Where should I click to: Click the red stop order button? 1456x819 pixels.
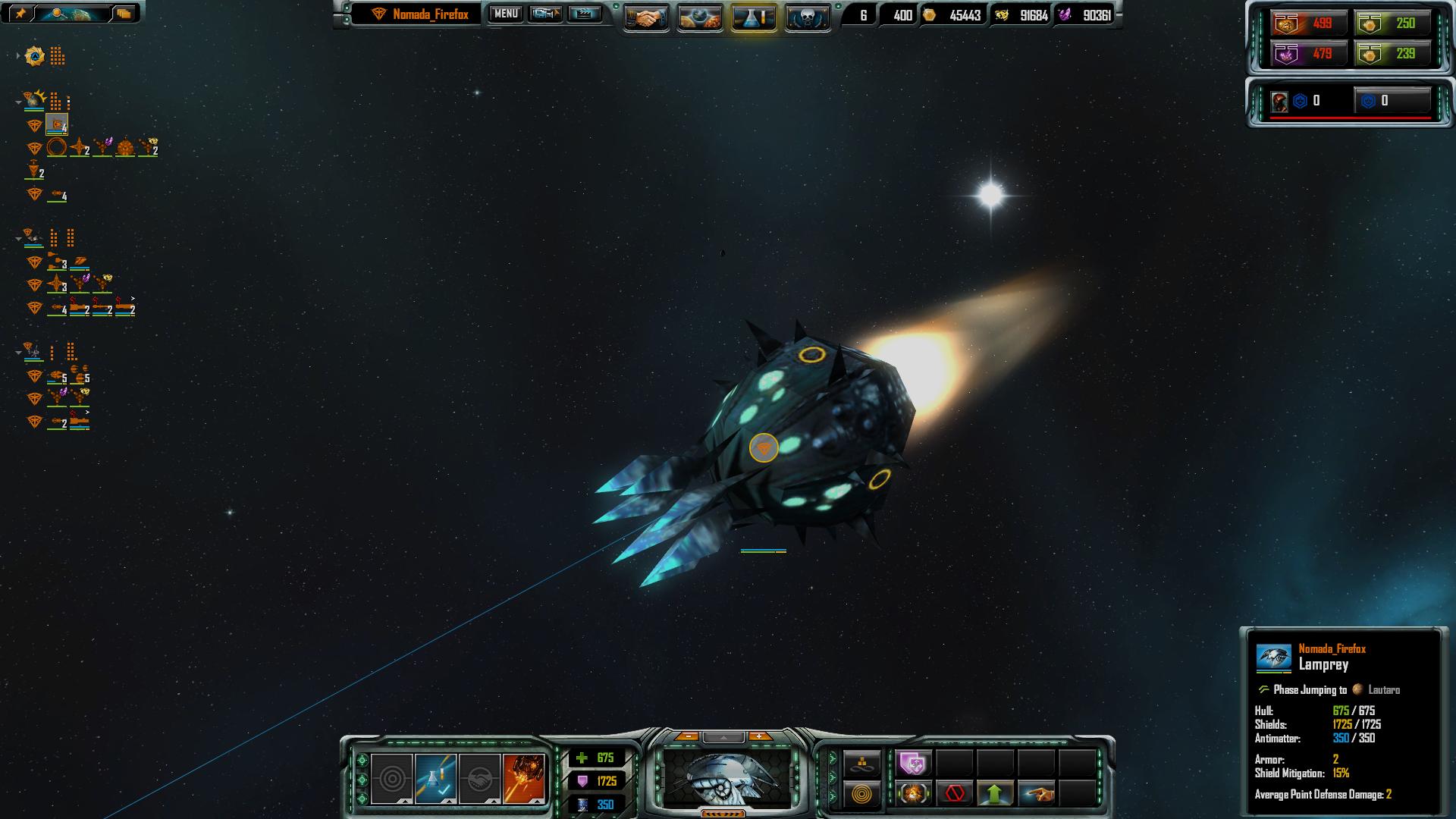955,794
